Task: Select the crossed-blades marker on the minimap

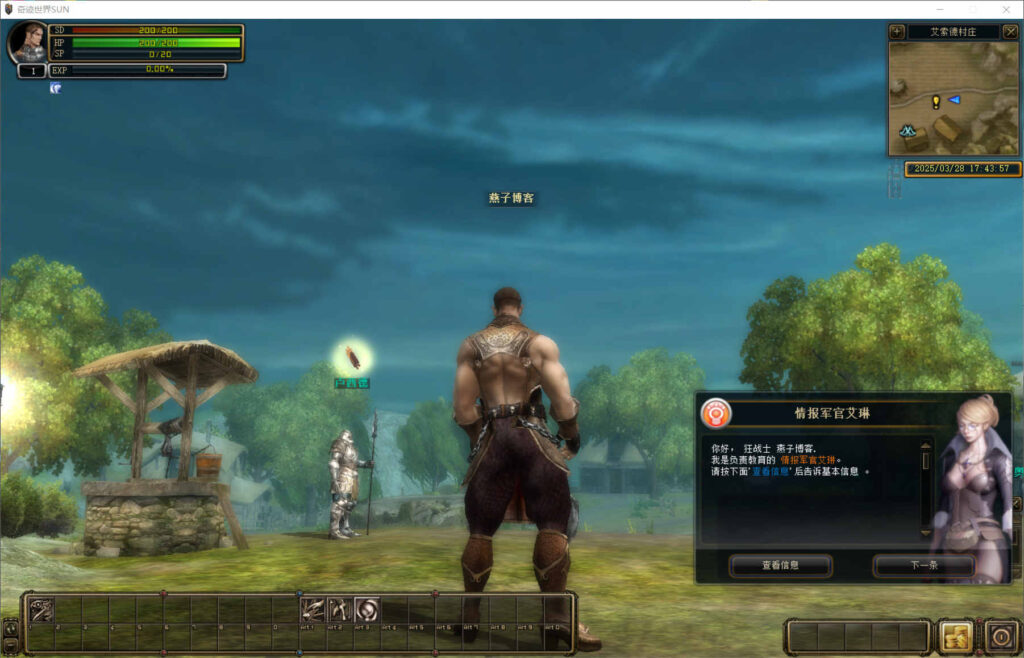Action: click(x=908, y=130)
